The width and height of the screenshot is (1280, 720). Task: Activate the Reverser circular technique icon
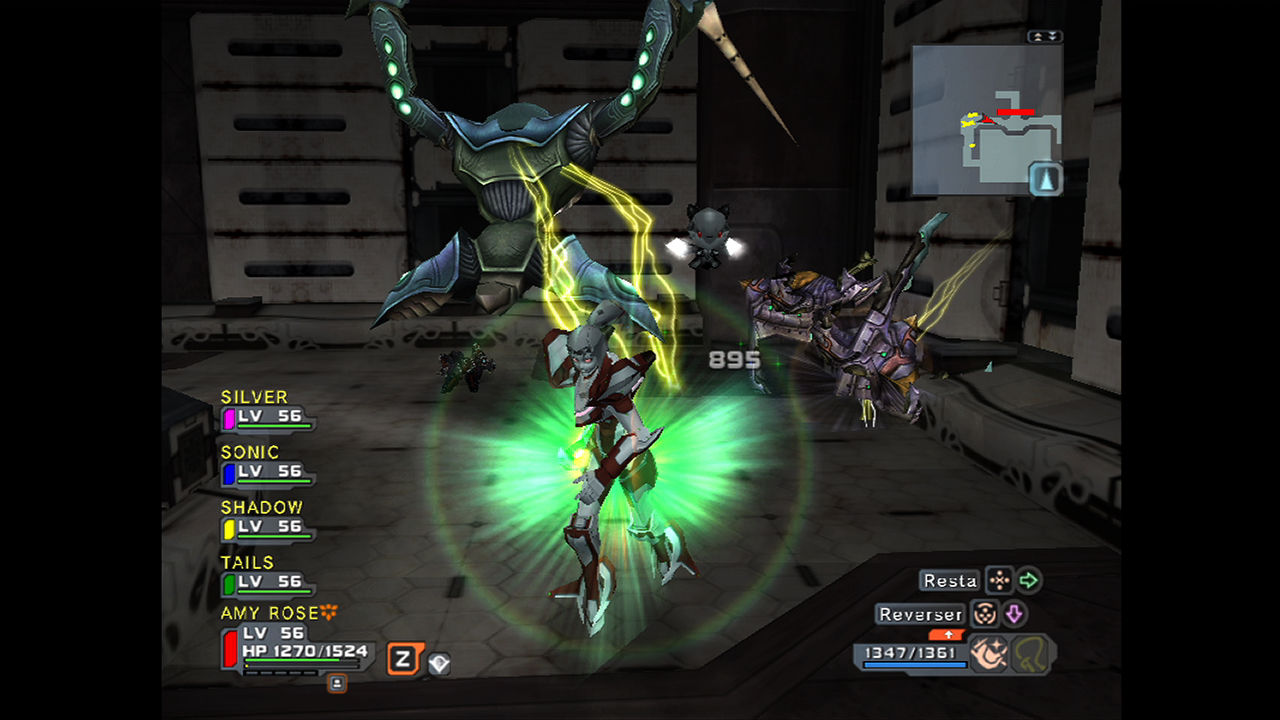click(985, 614)
